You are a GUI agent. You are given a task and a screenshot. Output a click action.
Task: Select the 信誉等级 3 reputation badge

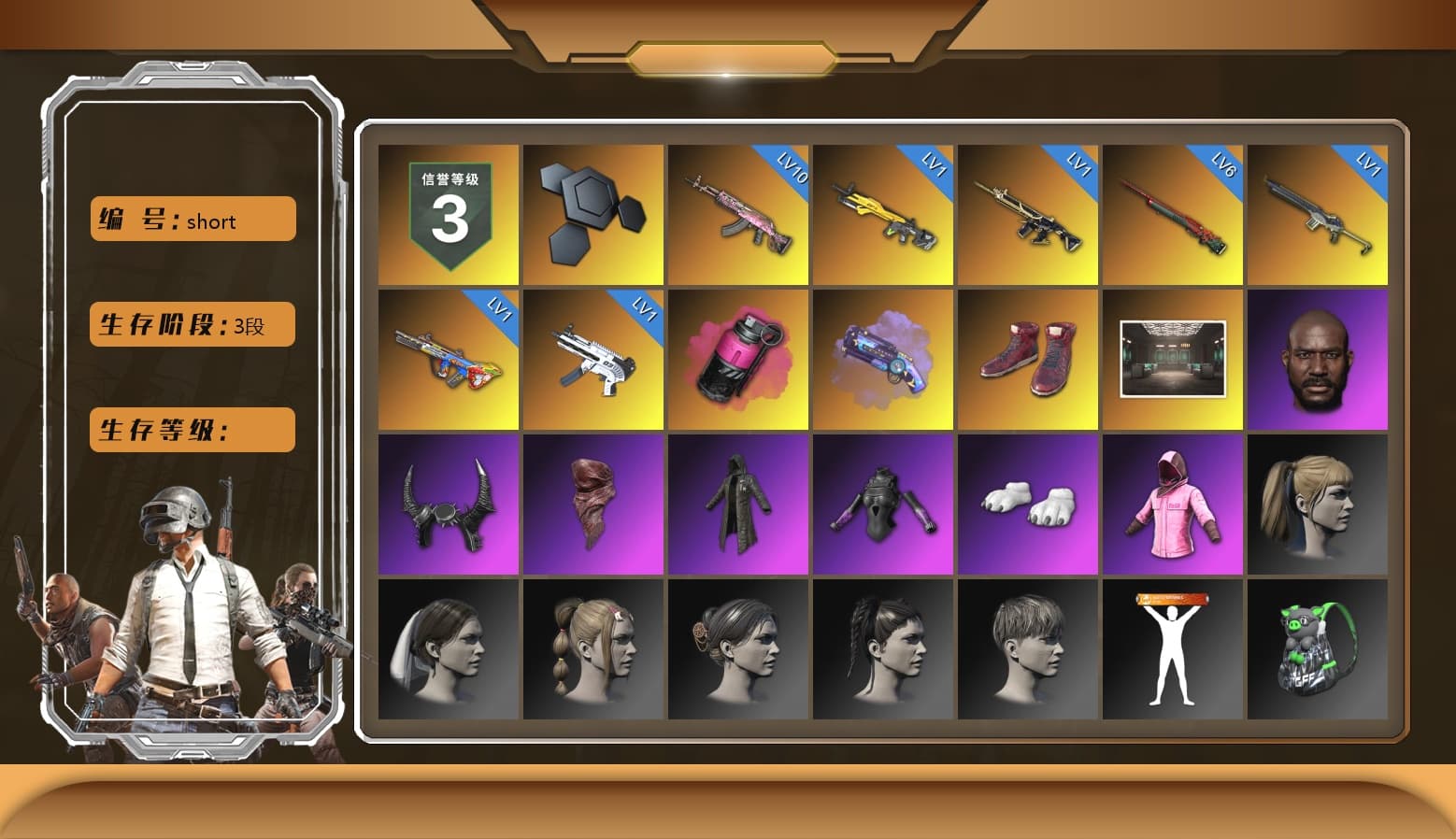tap(448, 214)
